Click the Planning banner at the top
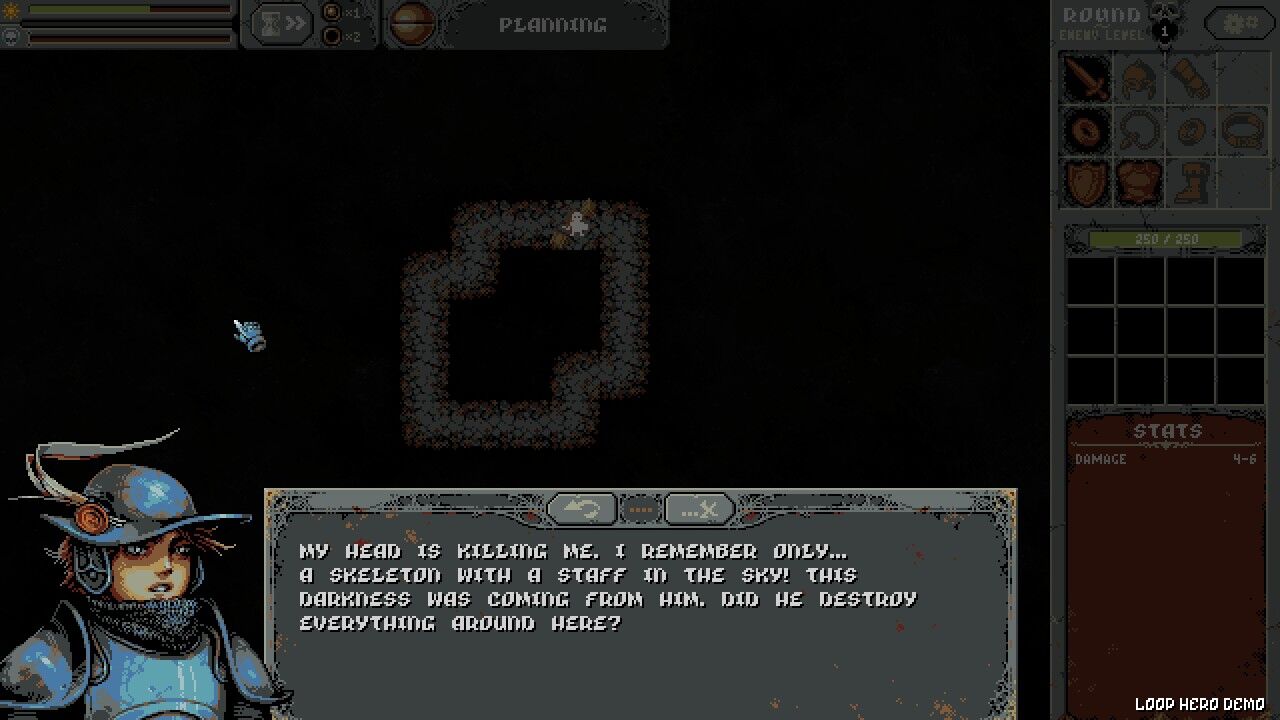This screenshot has height=720, width=1280. tap(553, 26)
